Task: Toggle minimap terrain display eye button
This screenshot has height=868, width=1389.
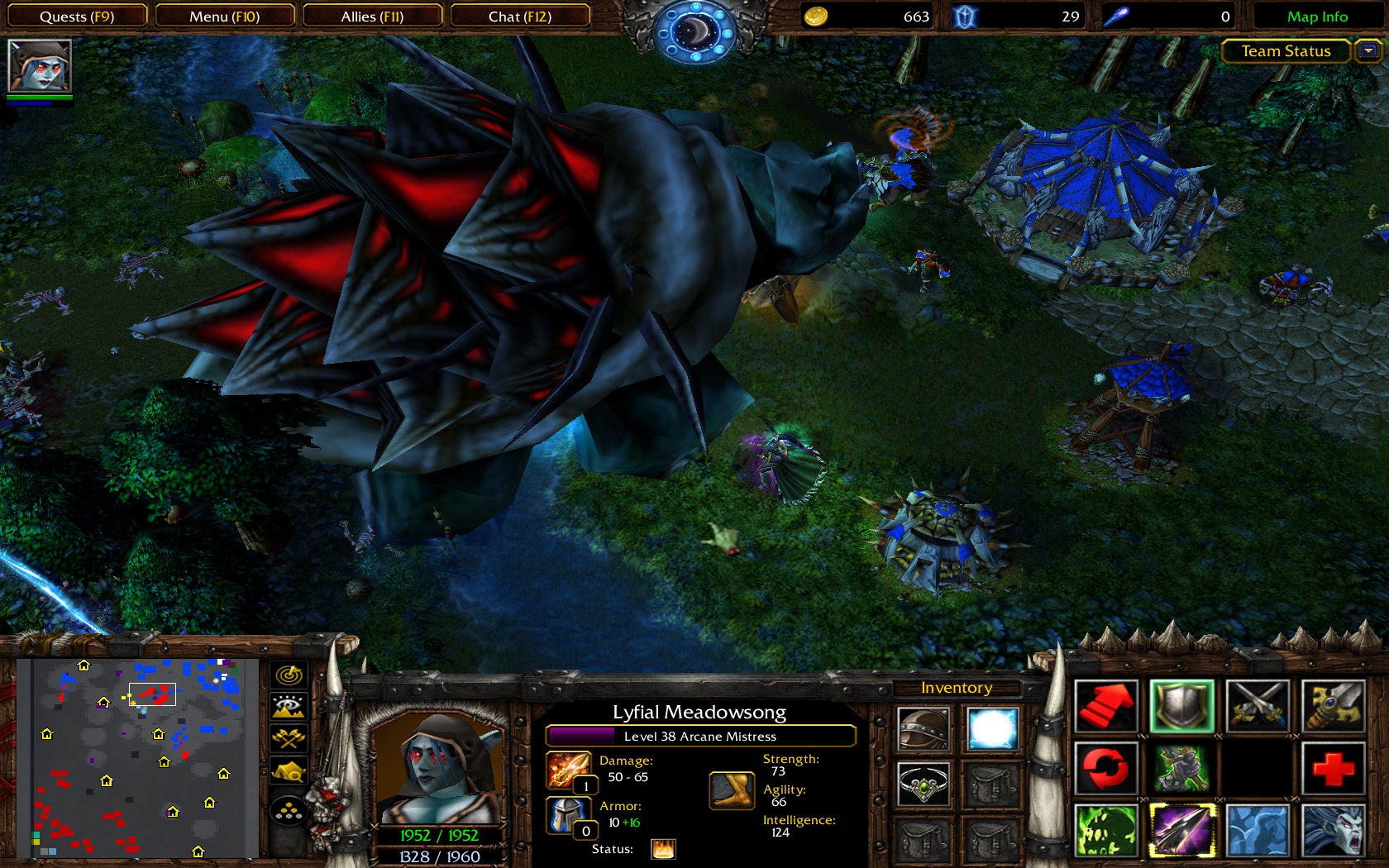Action: [x=289, y=706]
